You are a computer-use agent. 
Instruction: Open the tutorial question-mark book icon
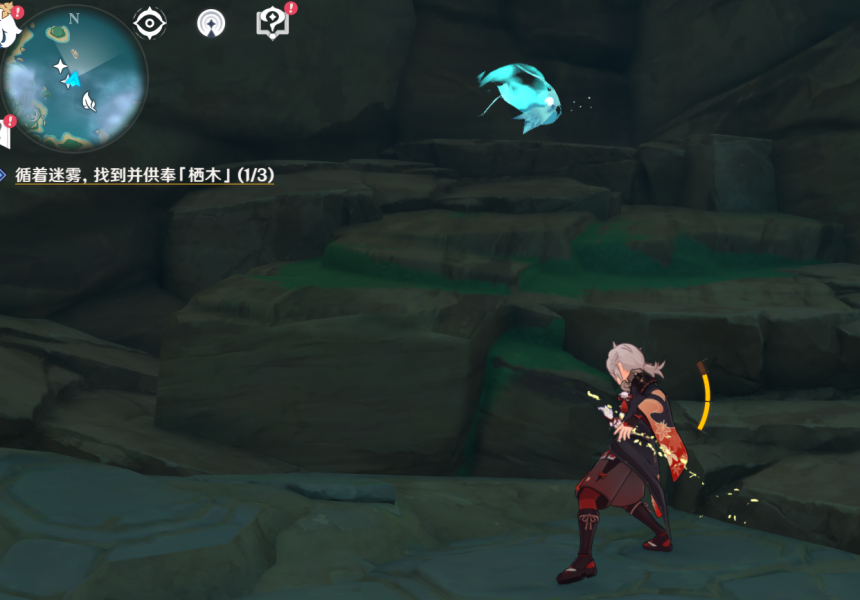click(x=272, y=22)
